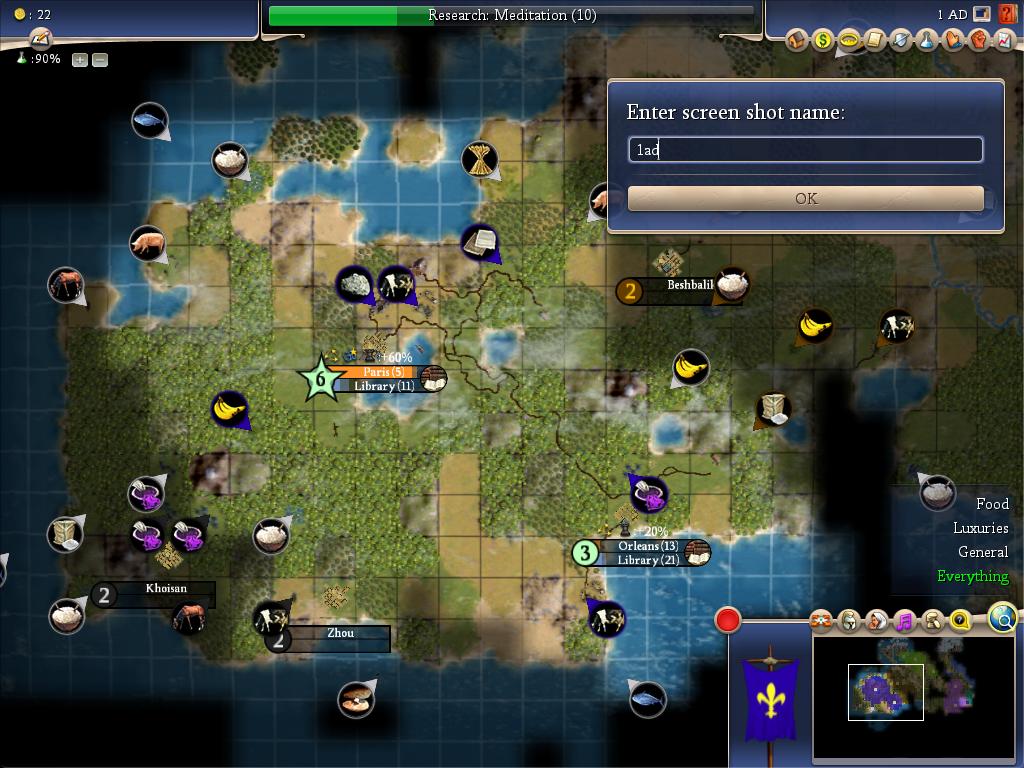The width and height of the screenshot is (1024, 768).
Task: Open the Civics advisor scroll icon
Action: (874, 40)
